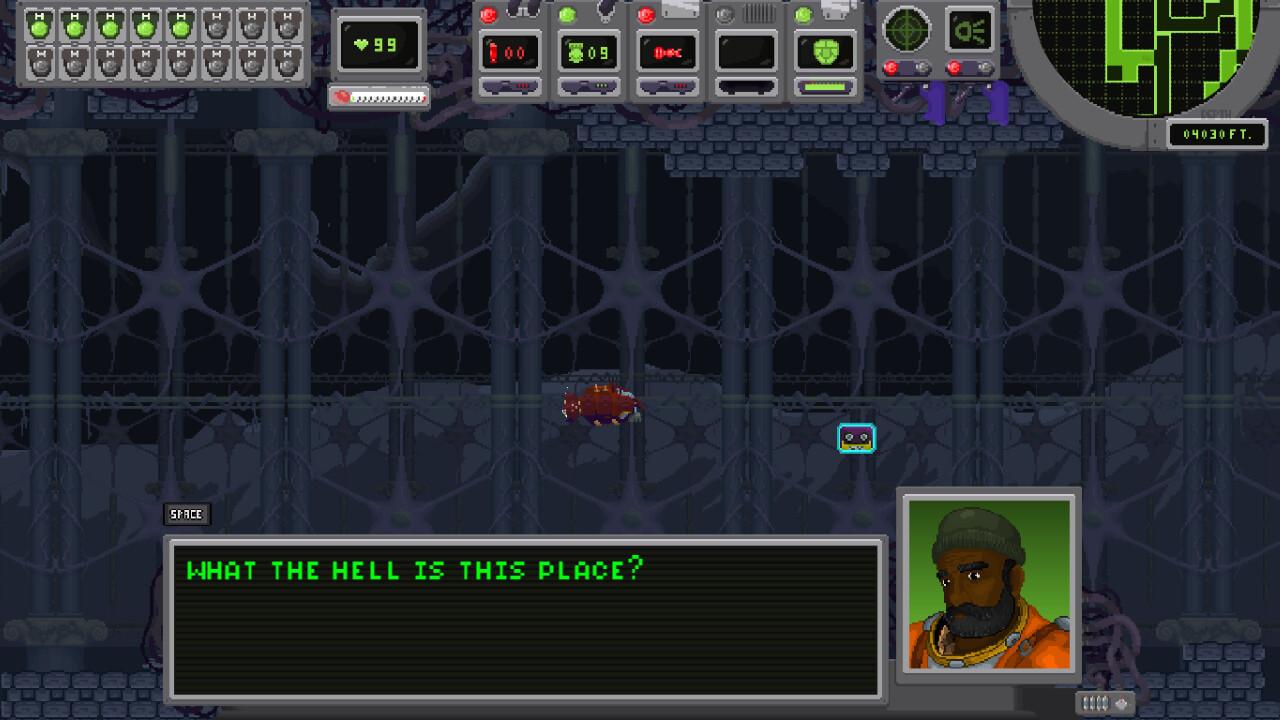1280x720 pixels.
Task: Click the highlighted blue supply box in the water
Action: 856,437
